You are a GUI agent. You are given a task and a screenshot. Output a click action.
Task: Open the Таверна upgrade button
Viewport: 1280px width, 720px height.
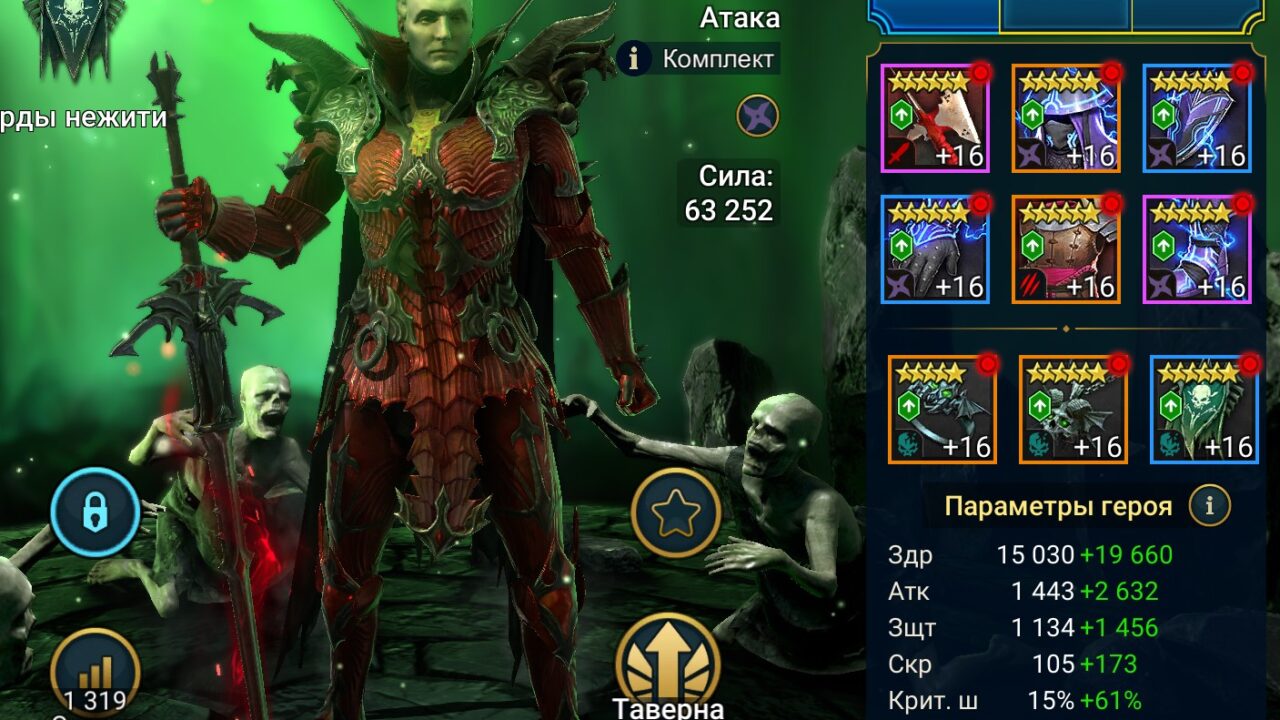point(668,660)
